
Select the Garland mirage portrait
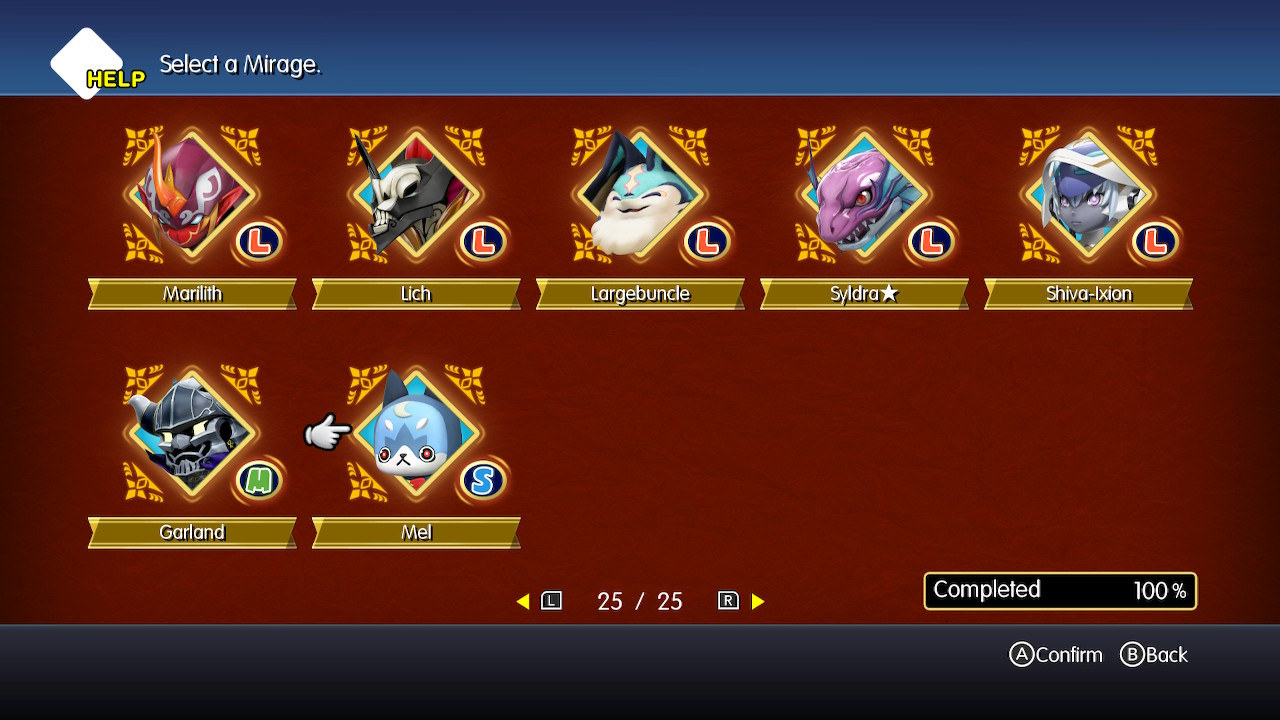[192, 434]
